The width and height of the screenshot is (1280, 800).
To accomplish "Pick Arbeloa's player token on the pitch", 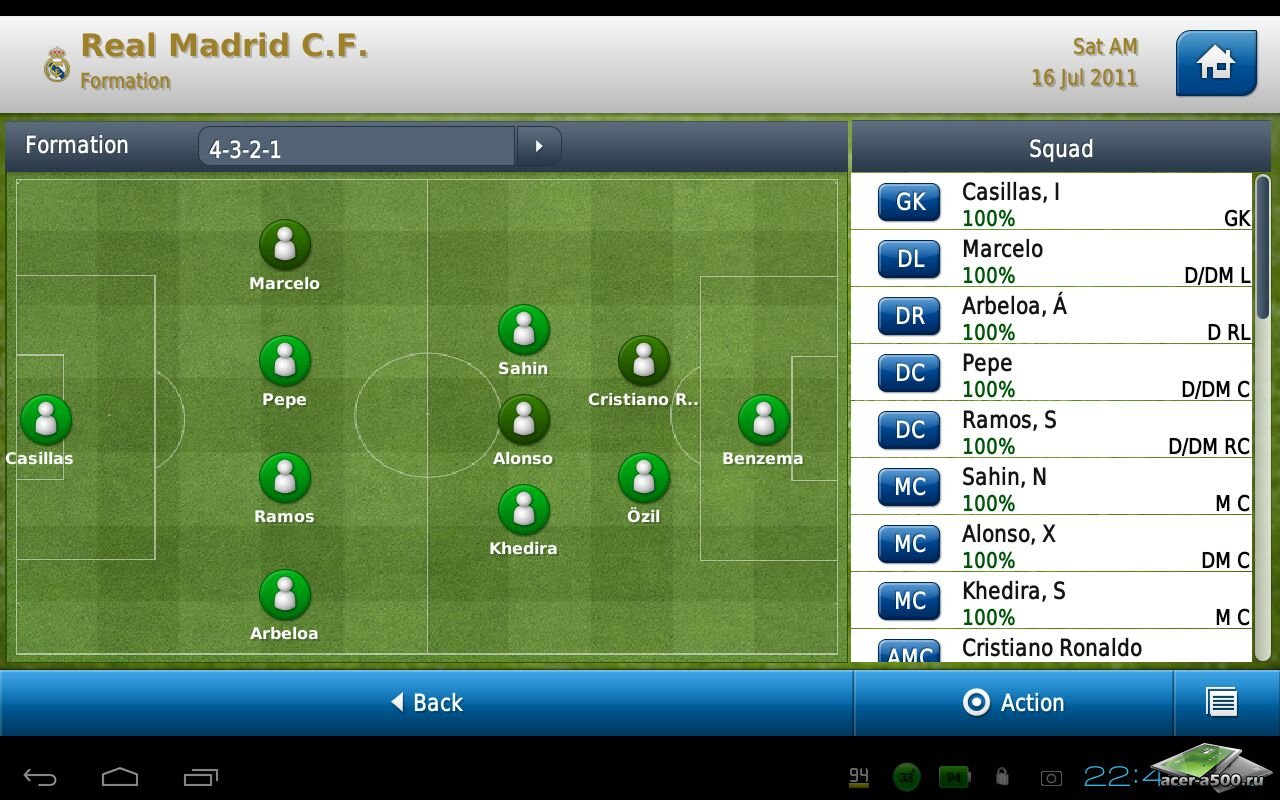I will coord(285,595).
